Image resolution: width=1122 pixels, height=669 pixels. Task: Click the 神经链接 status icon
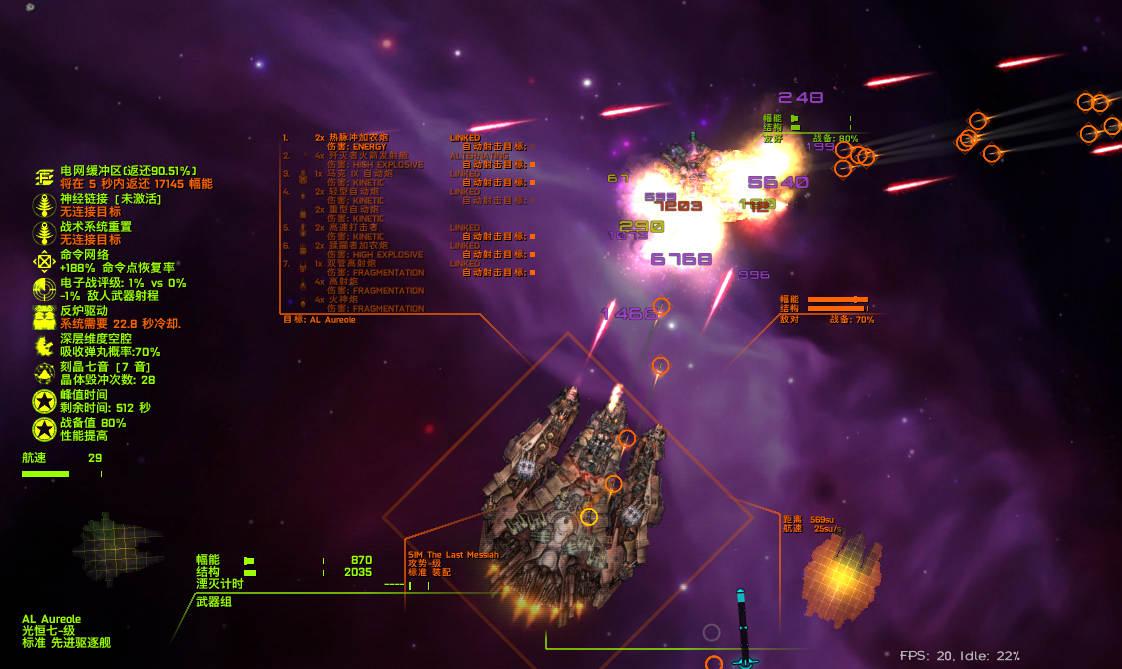(44, 205)
